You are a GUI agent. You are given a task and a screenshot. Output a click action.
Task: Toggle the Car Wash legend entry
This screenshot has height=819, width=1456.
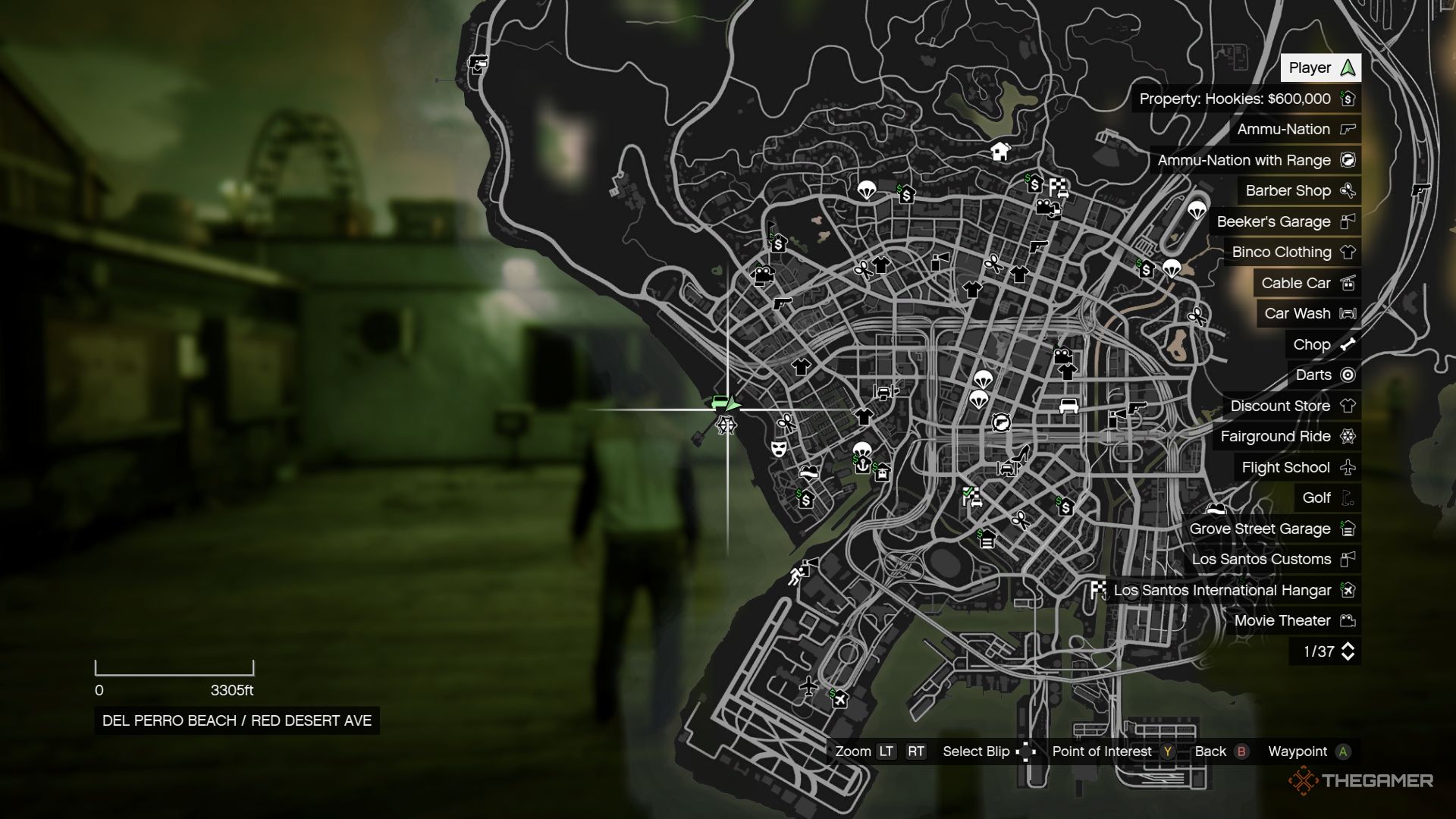[1307, 313]
